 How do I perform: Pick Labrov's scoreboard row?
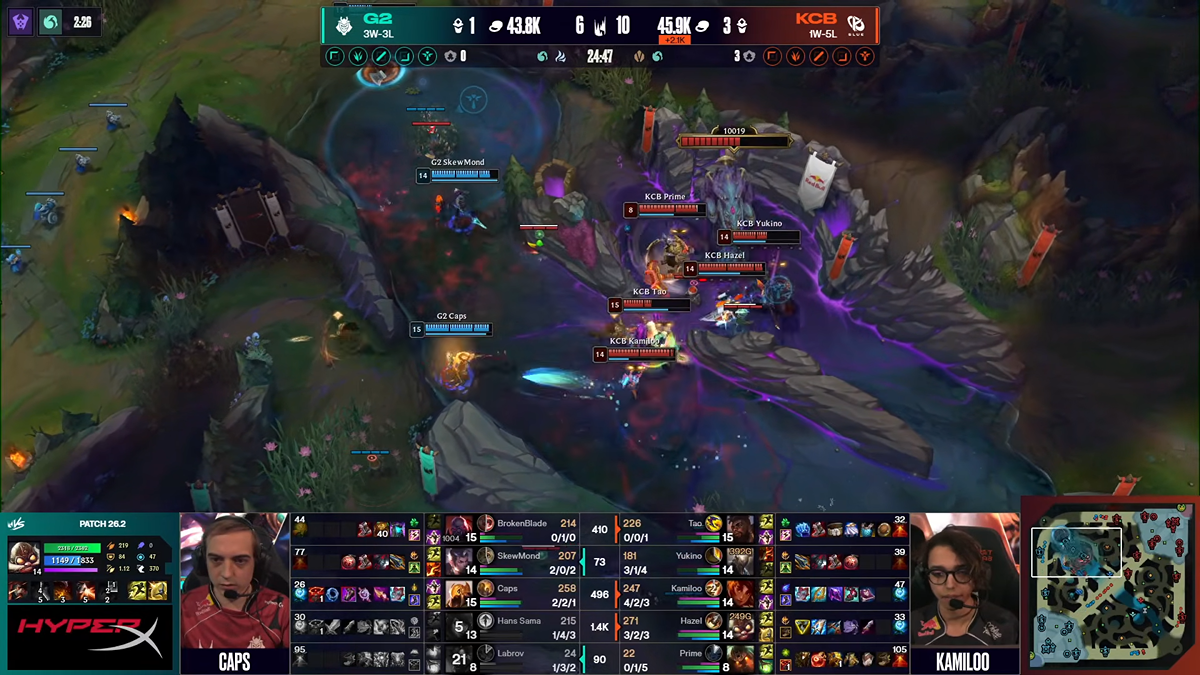coord(520,657)
